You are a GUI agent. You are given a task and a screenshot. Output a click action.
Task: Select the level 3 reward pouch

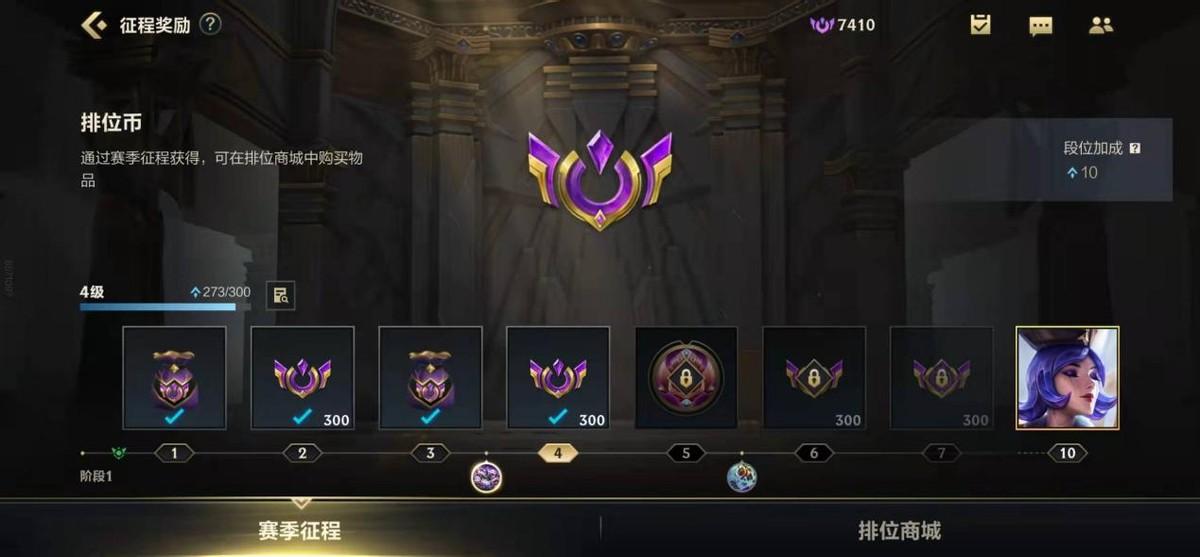(x=430, y=378)
